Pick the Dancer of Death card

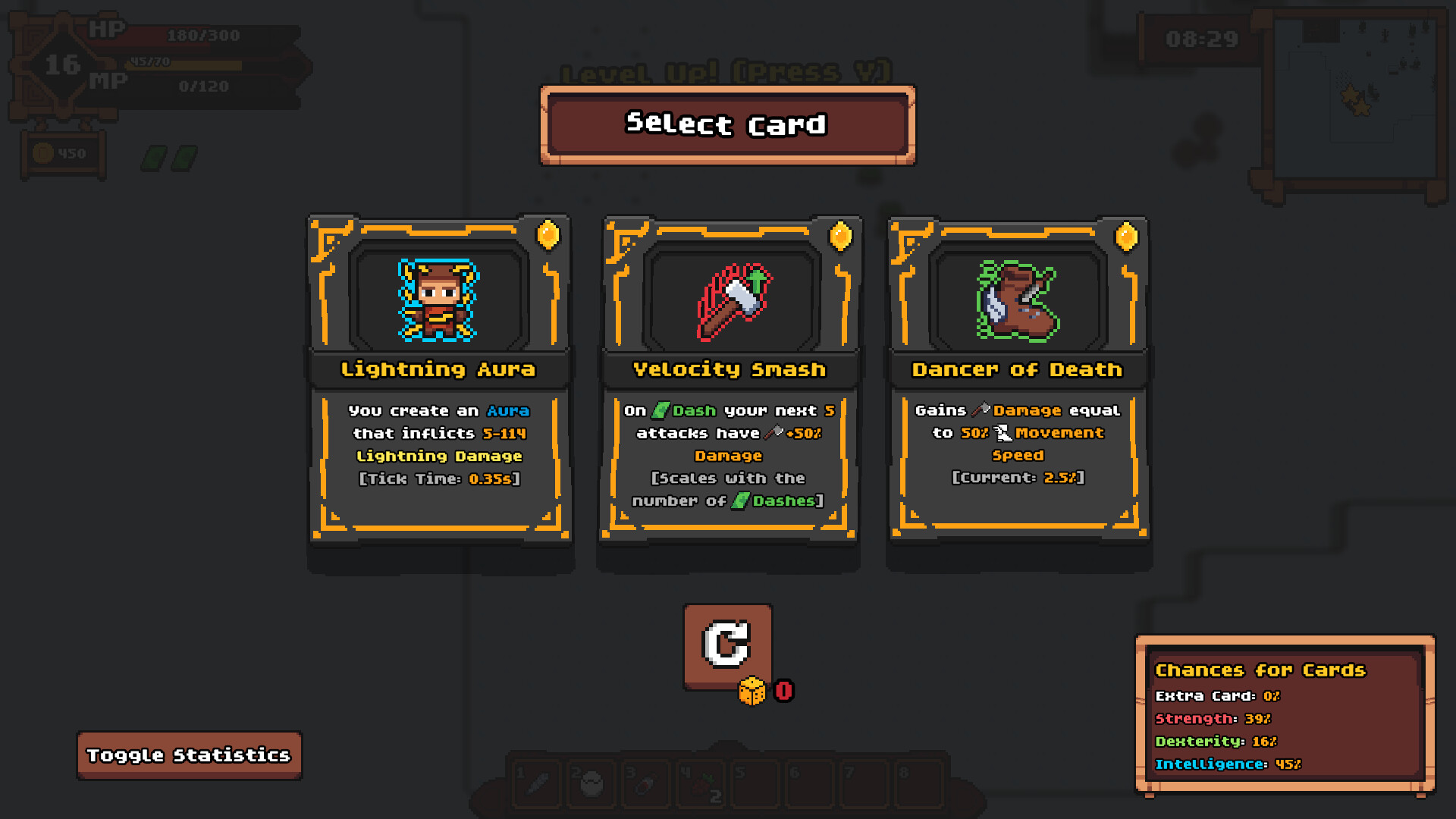point(1018,379)
